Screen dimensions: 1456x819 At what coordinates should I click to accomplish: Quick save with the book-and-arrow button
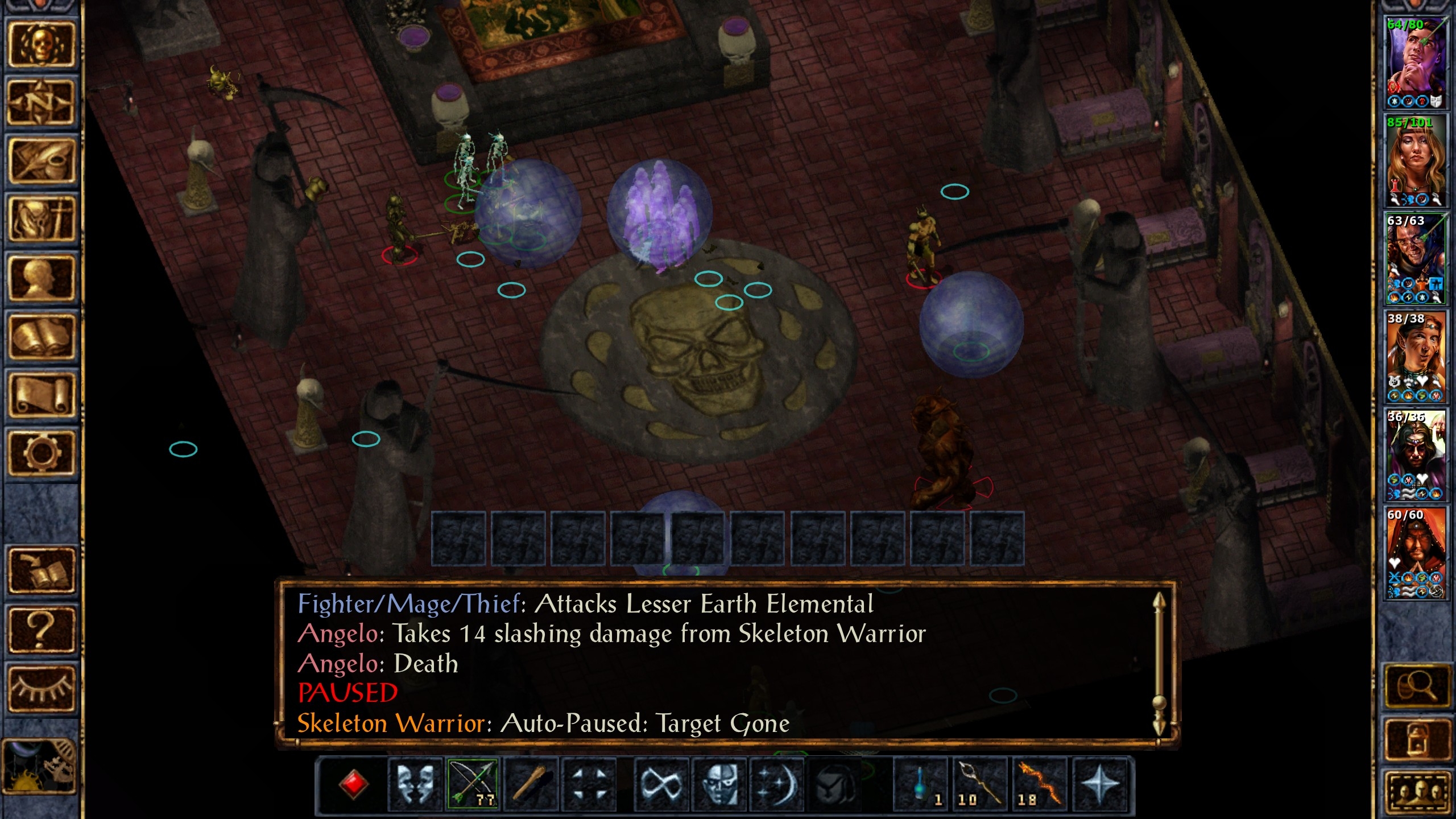point(41,570)
